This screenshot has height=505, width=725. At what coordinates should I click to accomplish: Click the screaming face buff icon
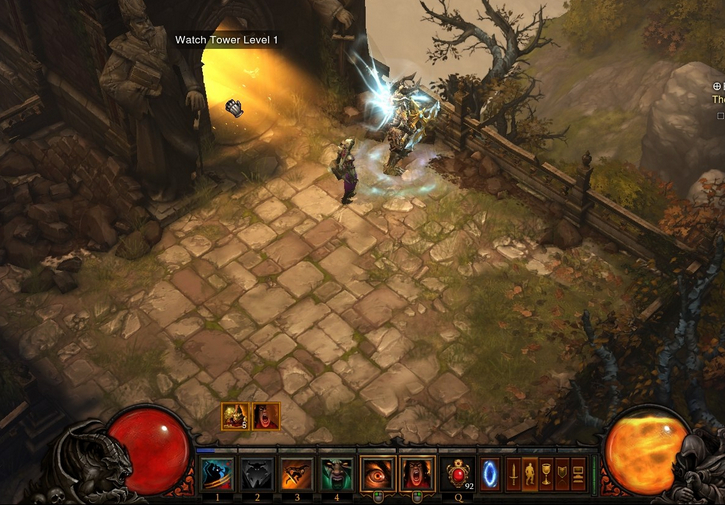(x=266, y=415)
